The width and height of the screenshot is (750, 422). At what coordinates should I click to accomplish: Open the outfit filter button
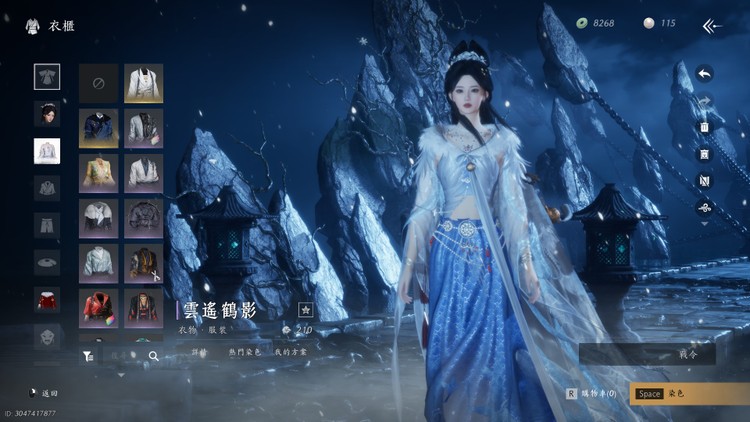[88, 355]
